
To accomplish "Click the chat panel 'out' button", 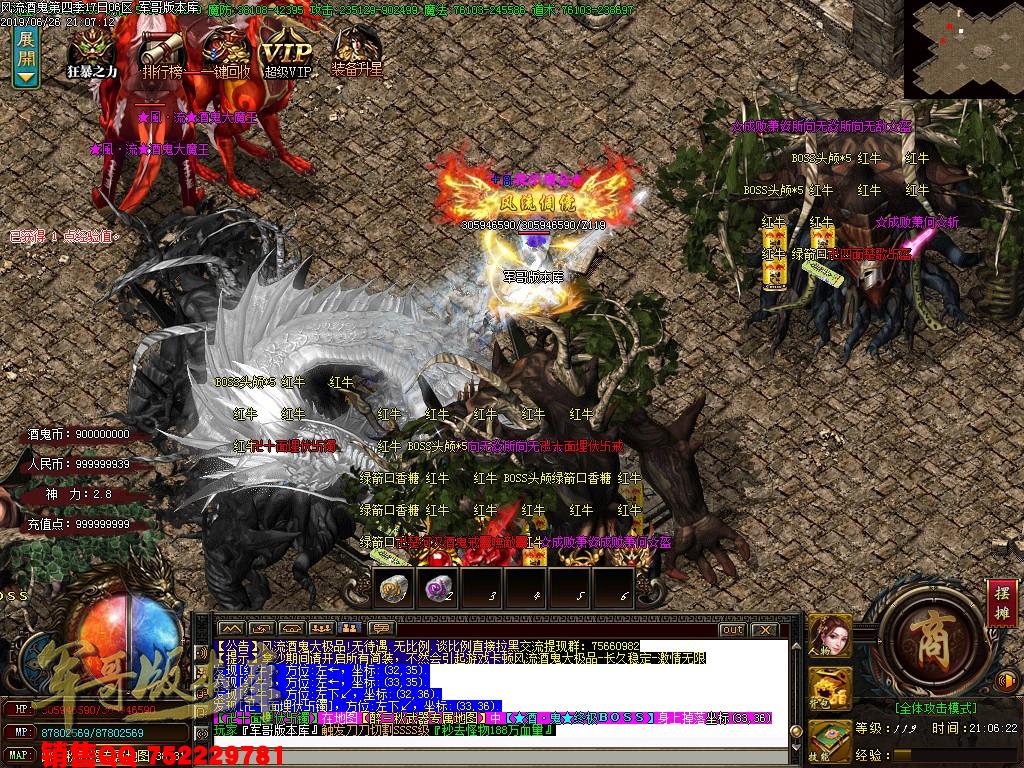I will 732,630.
